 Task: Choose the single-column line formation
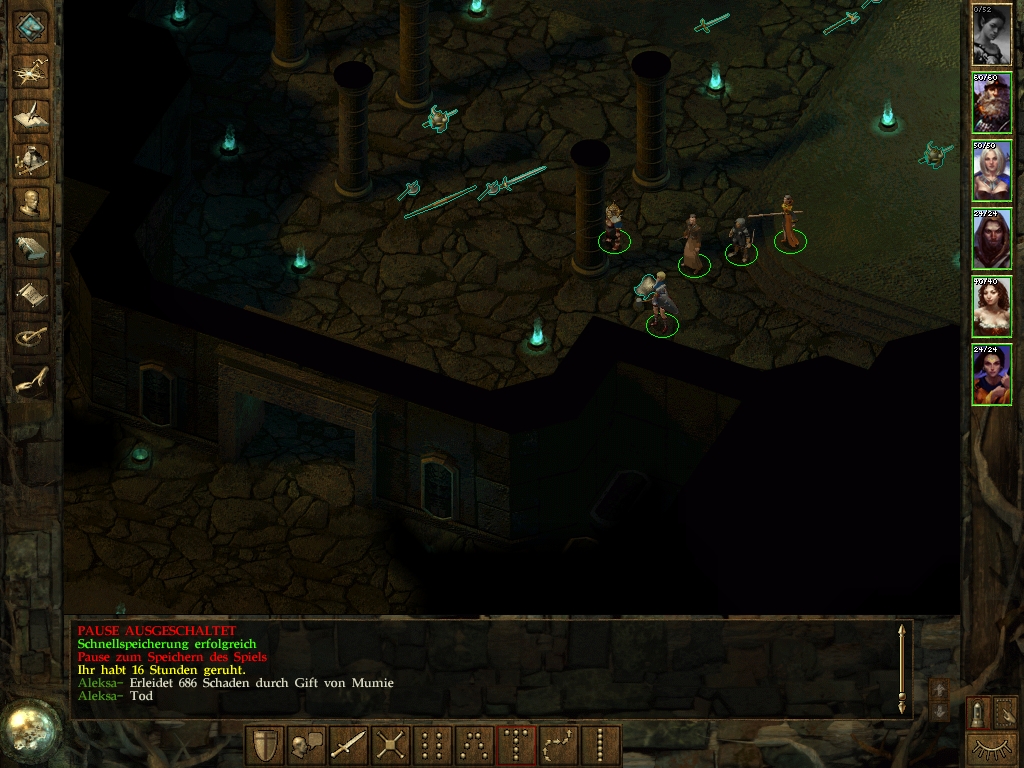tap(601, 746)
